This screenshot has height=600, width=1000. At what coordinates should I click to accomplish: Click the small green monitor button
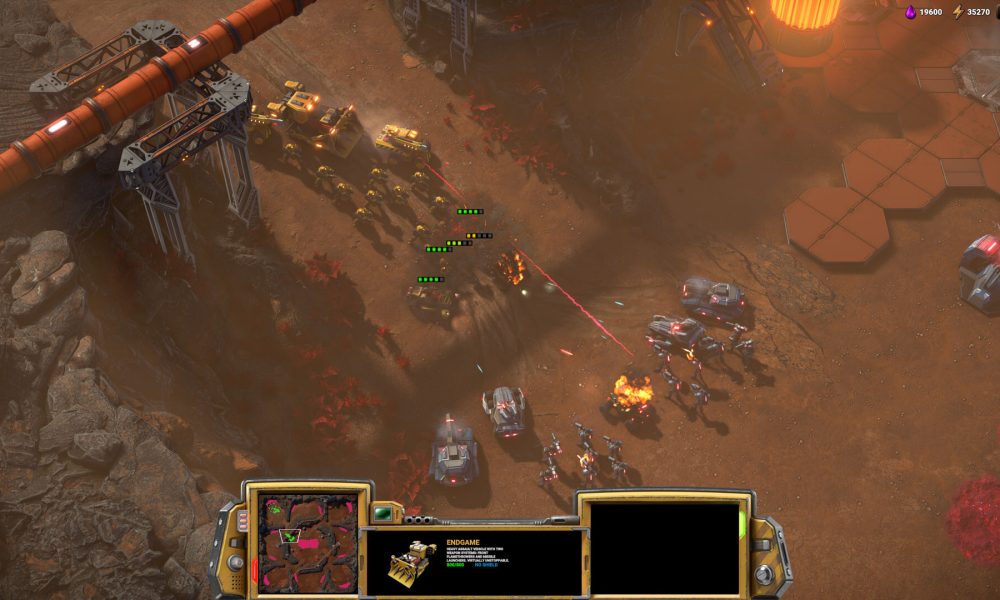pyautogui.click(x=384, y=514)
